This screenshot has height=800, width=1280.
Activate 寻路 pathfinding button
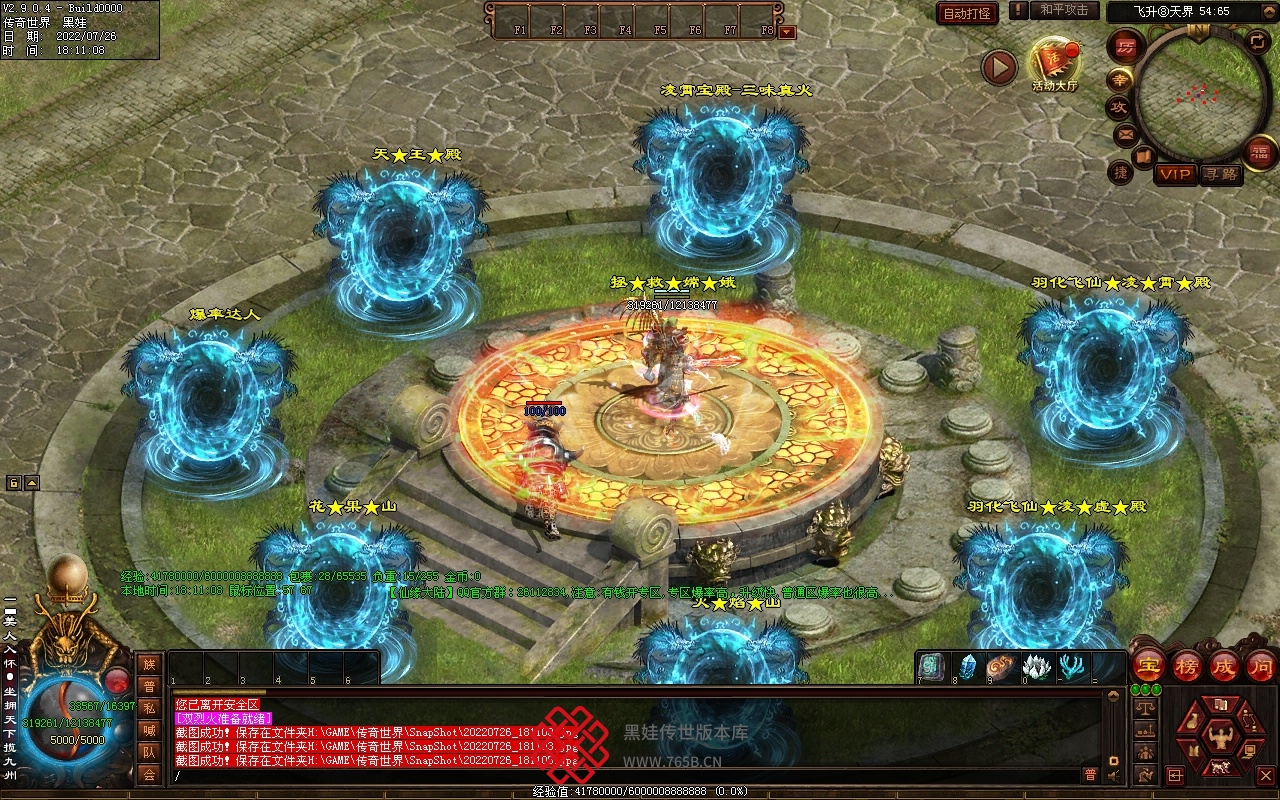(x=1221, y=174)
